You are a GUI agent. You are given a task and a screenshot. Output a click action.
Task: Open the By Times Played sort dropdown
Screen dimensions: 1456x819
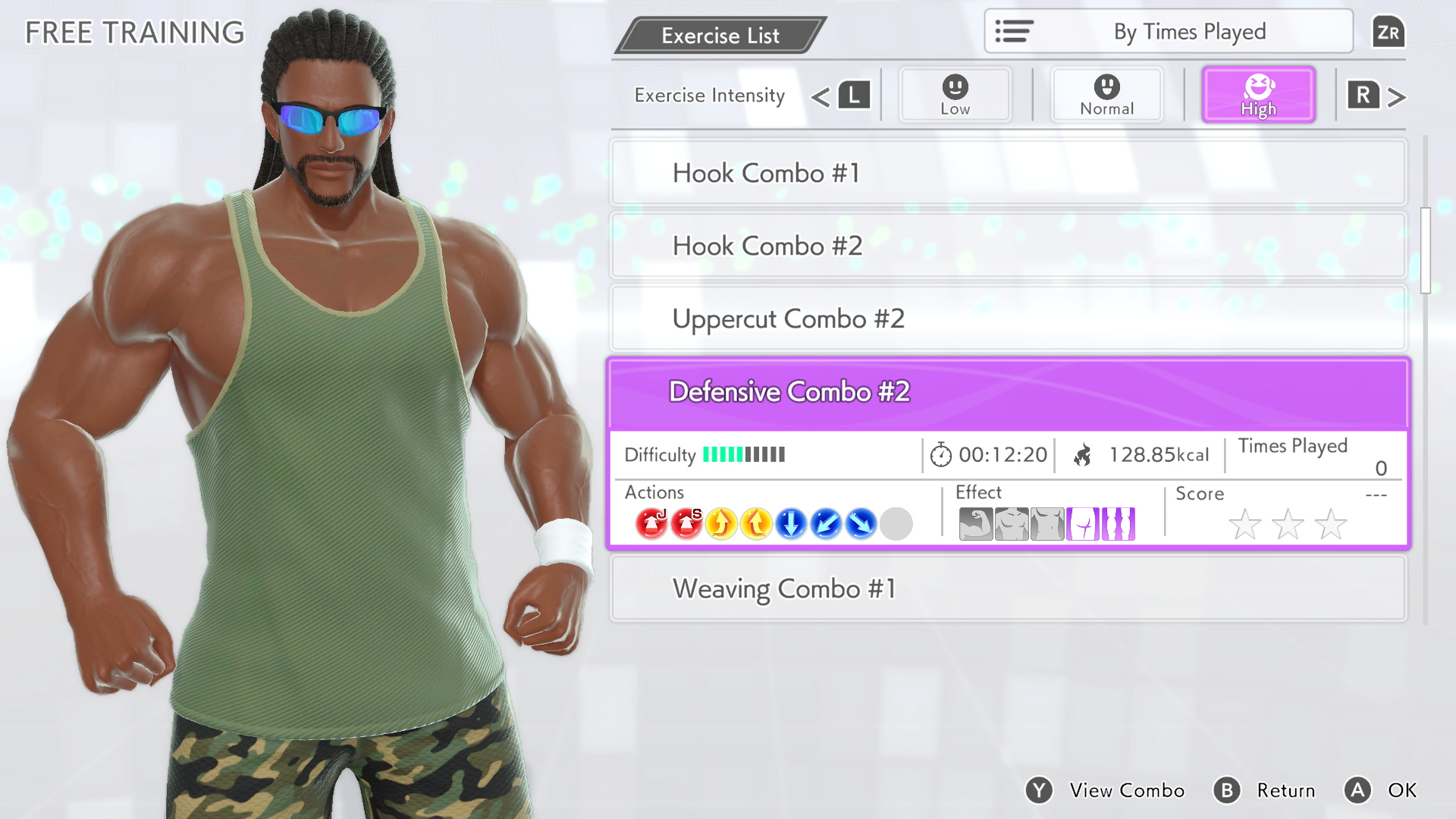point(1168,31)
